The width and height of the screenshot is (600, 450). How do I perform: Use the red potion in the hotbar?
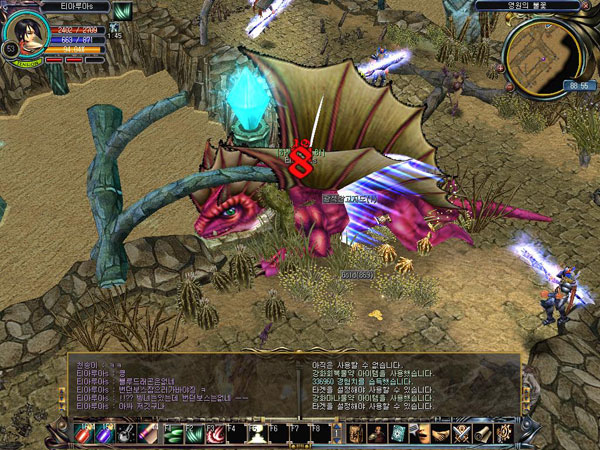(x=87, y=435)
